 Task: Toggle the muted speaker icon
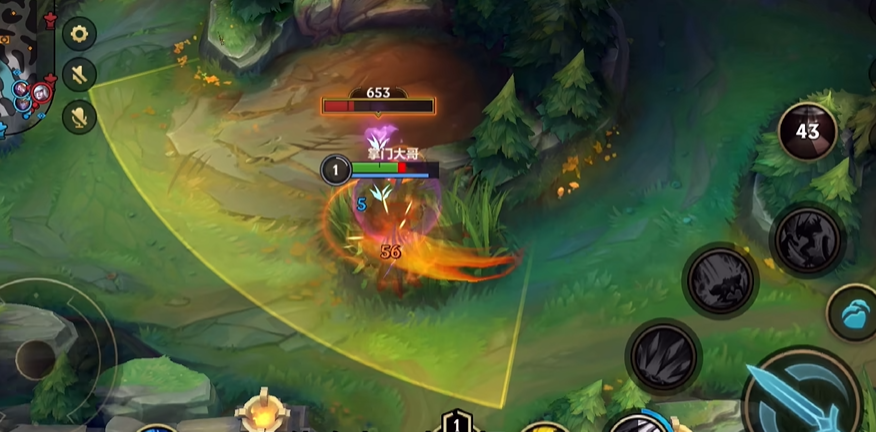click(79, 74)
